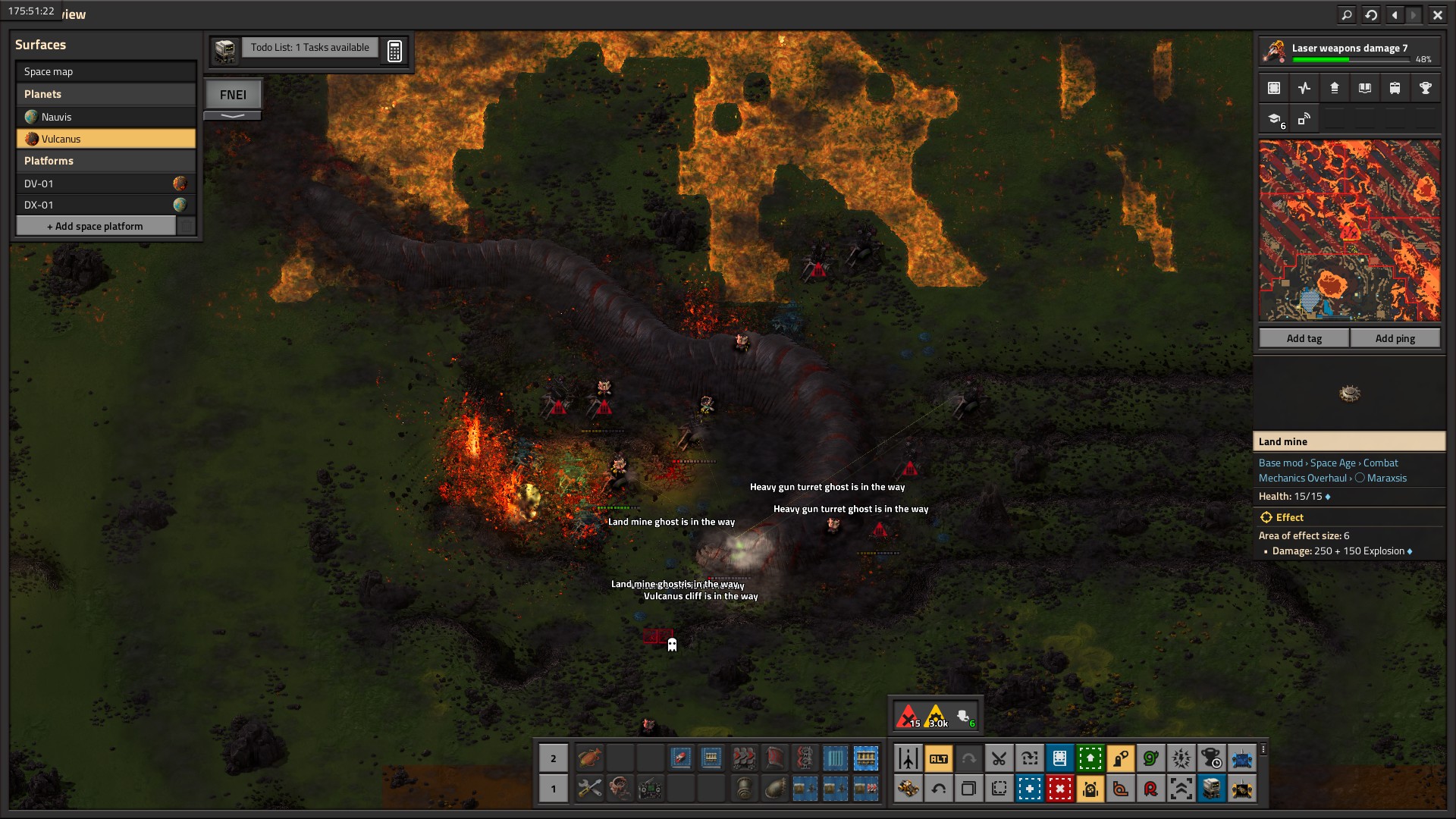
Task: Open the FNEI recipe browser
Action: [233, 95]
